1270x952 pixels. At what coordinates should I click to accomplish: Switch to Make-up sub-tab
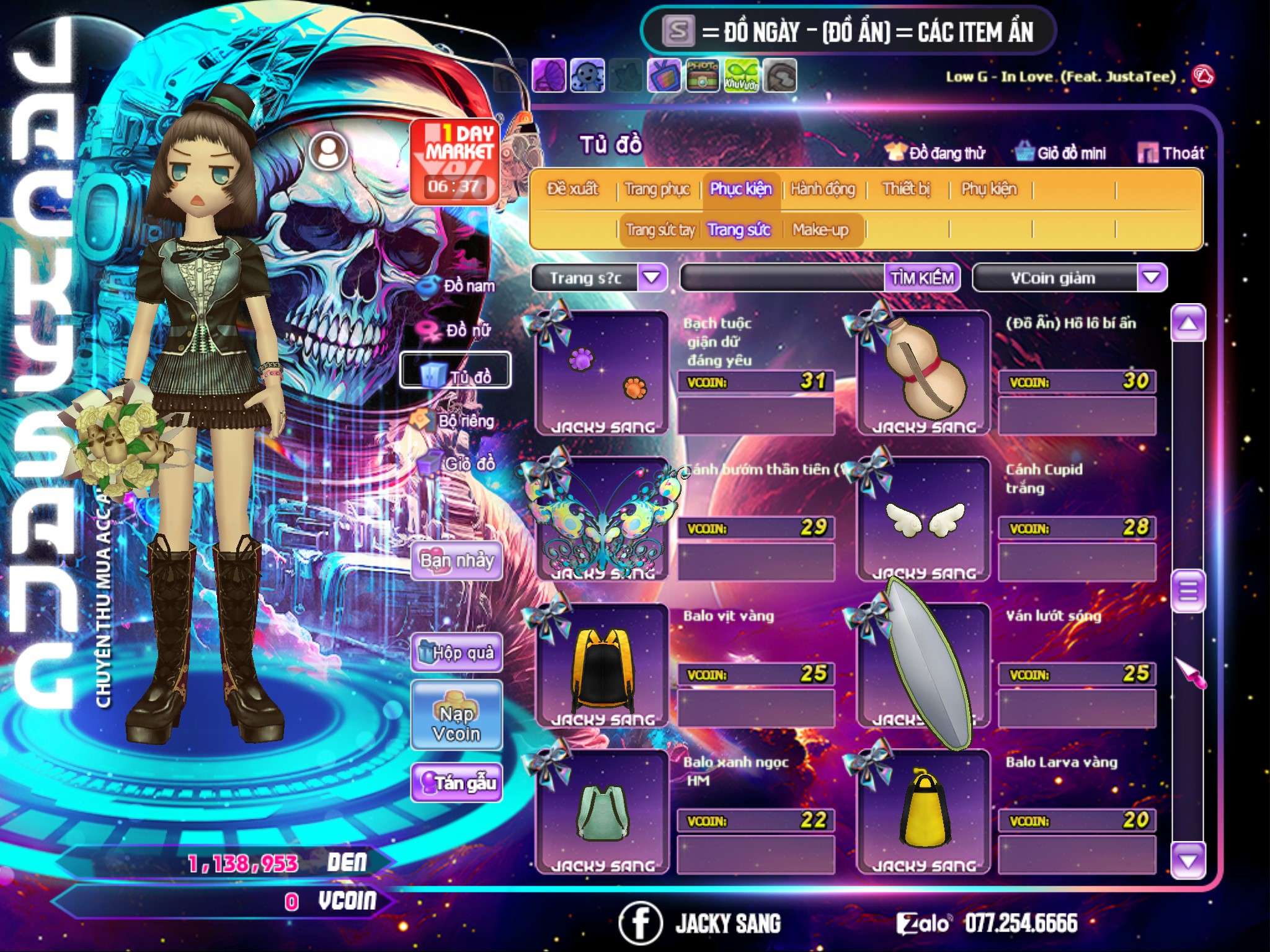820,230
